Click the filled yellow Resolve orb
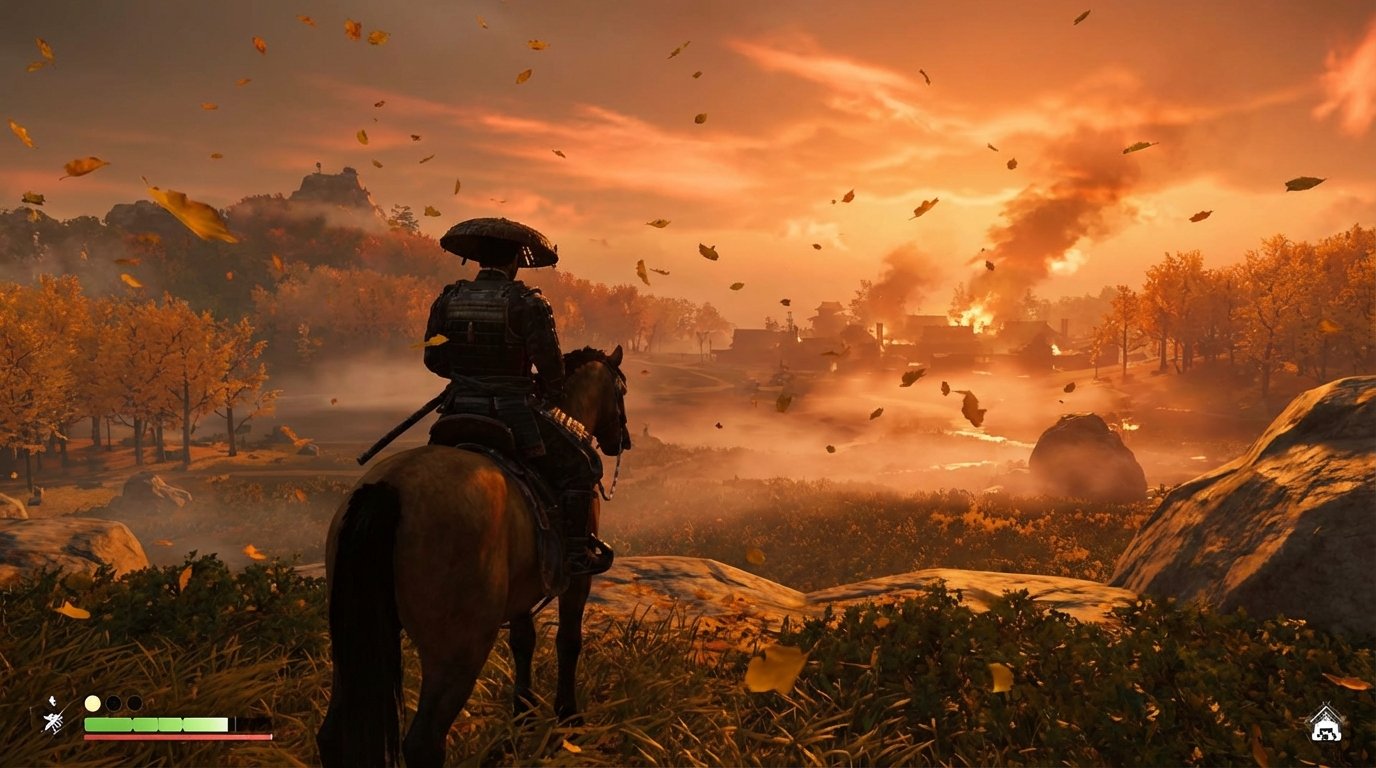1376x768 pixels. coord(92,702)
